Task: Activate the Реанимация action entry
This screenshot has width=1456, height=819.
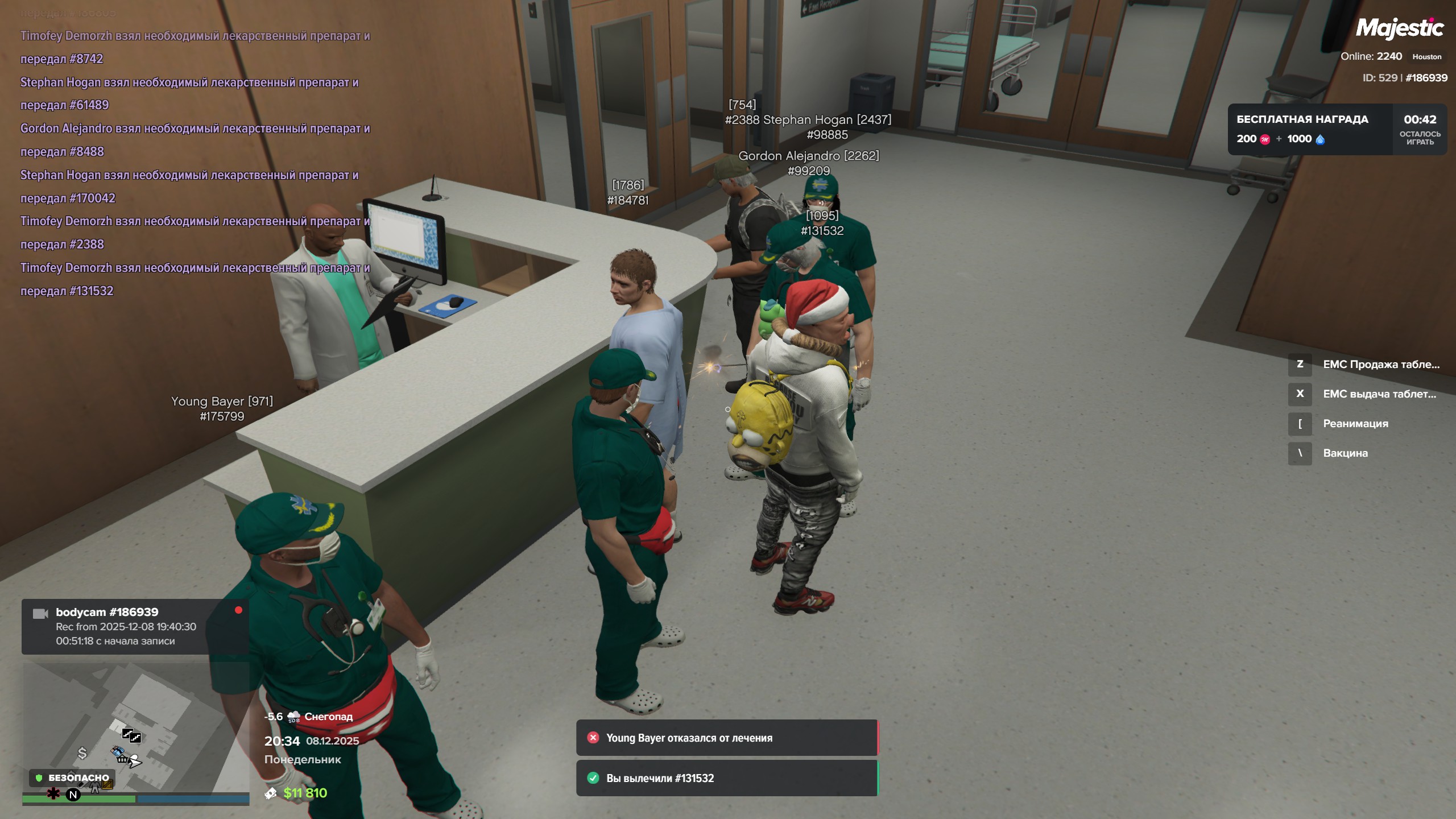Action: 1355,424
